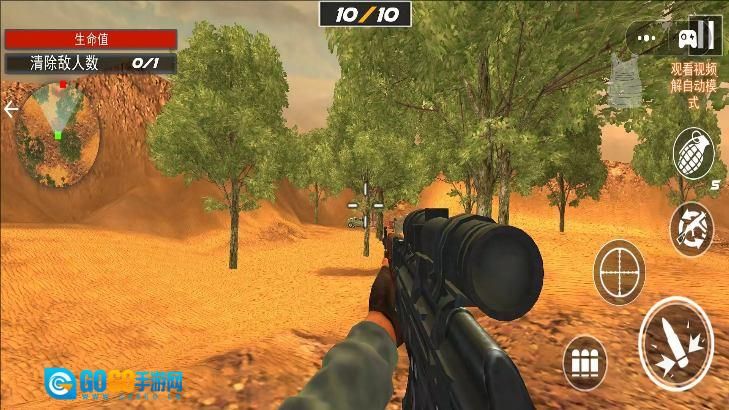Tap the gamepad controller icon
The height and width of the screenshot is (410, 729).
(x=686, y=38)
